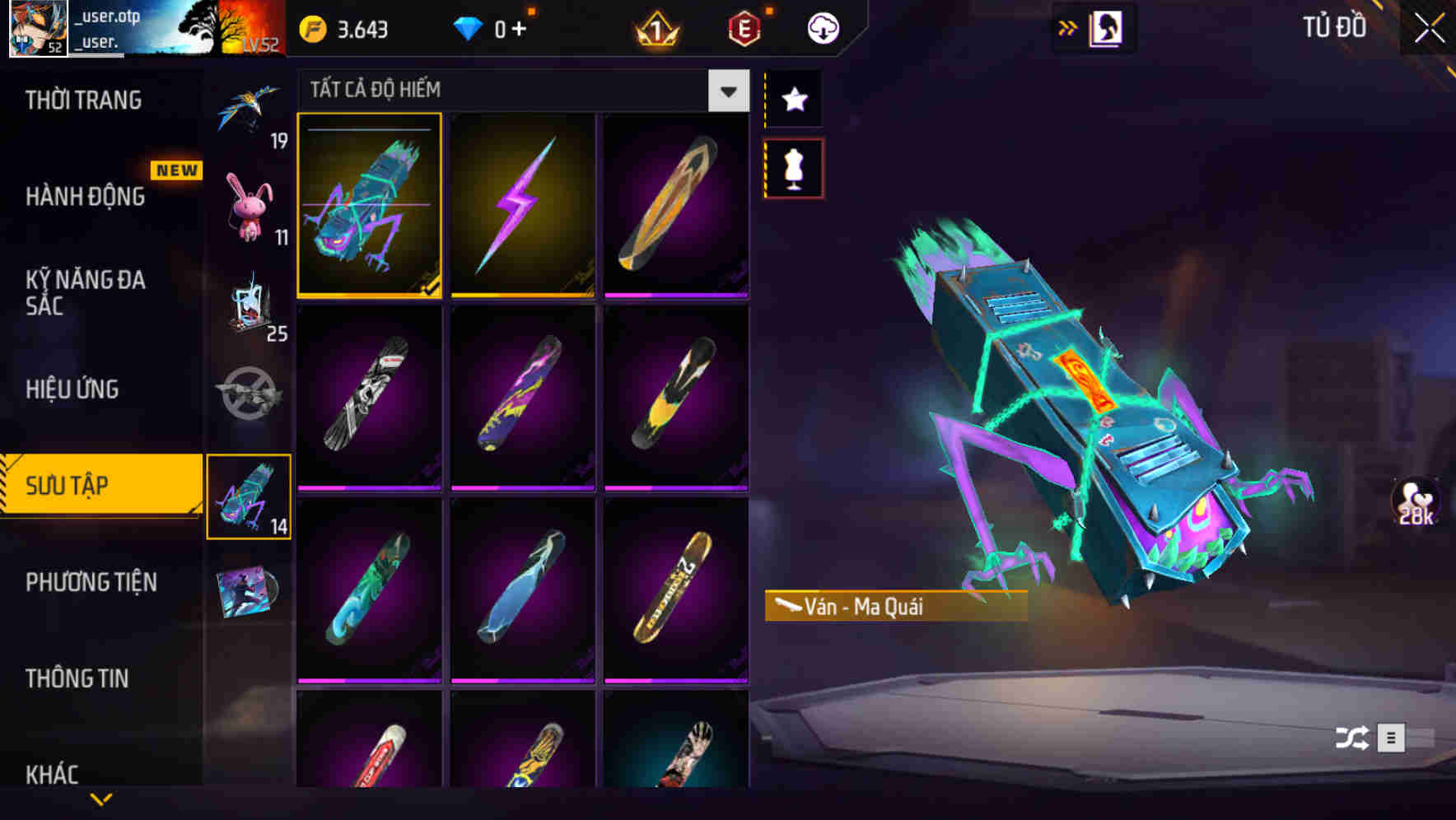Toggle the favorite star filter

(793, 99)
